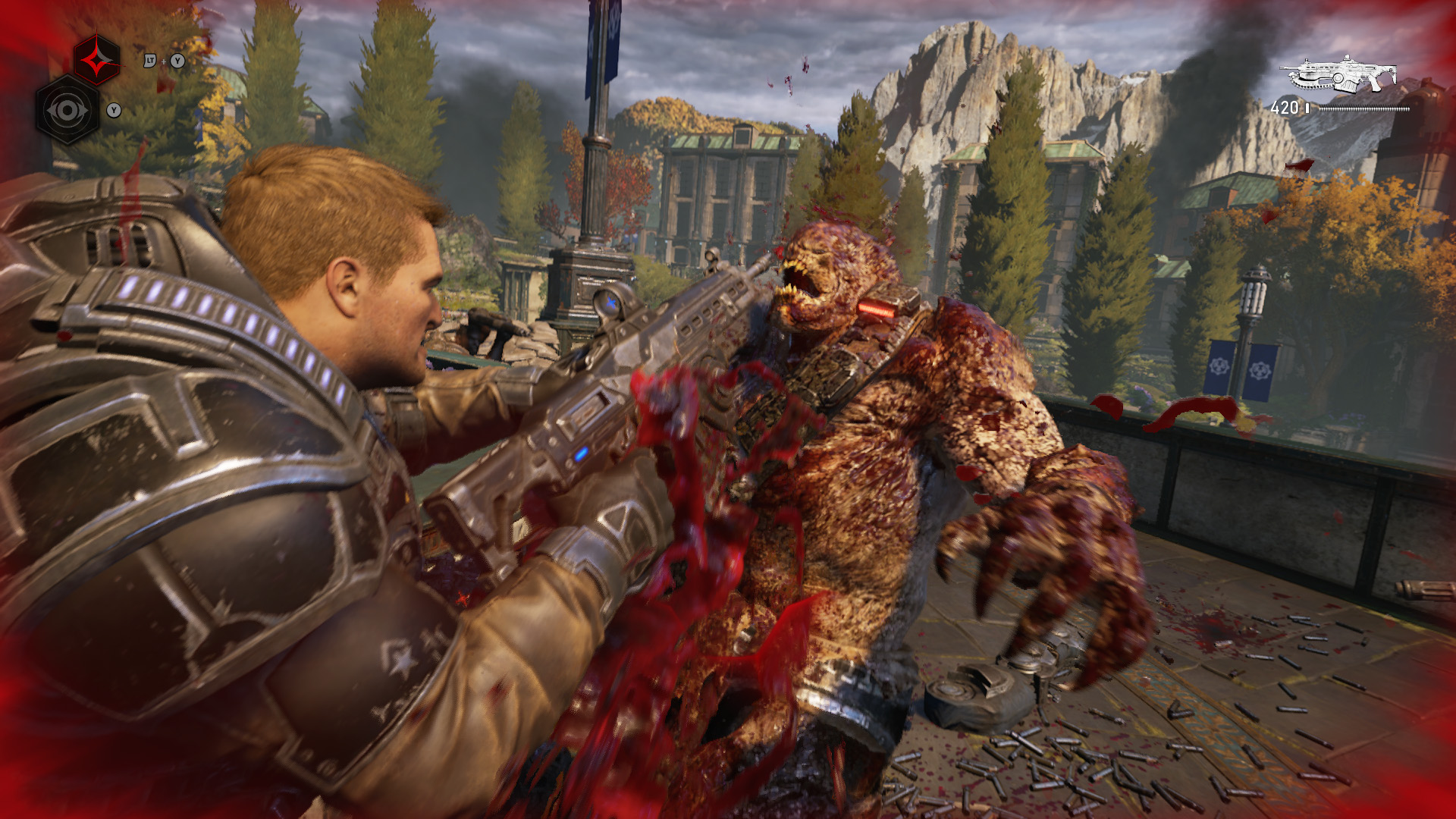Click the white clip indicator after the ammo number
The image size is (1456, 819).
[1307, 108]
